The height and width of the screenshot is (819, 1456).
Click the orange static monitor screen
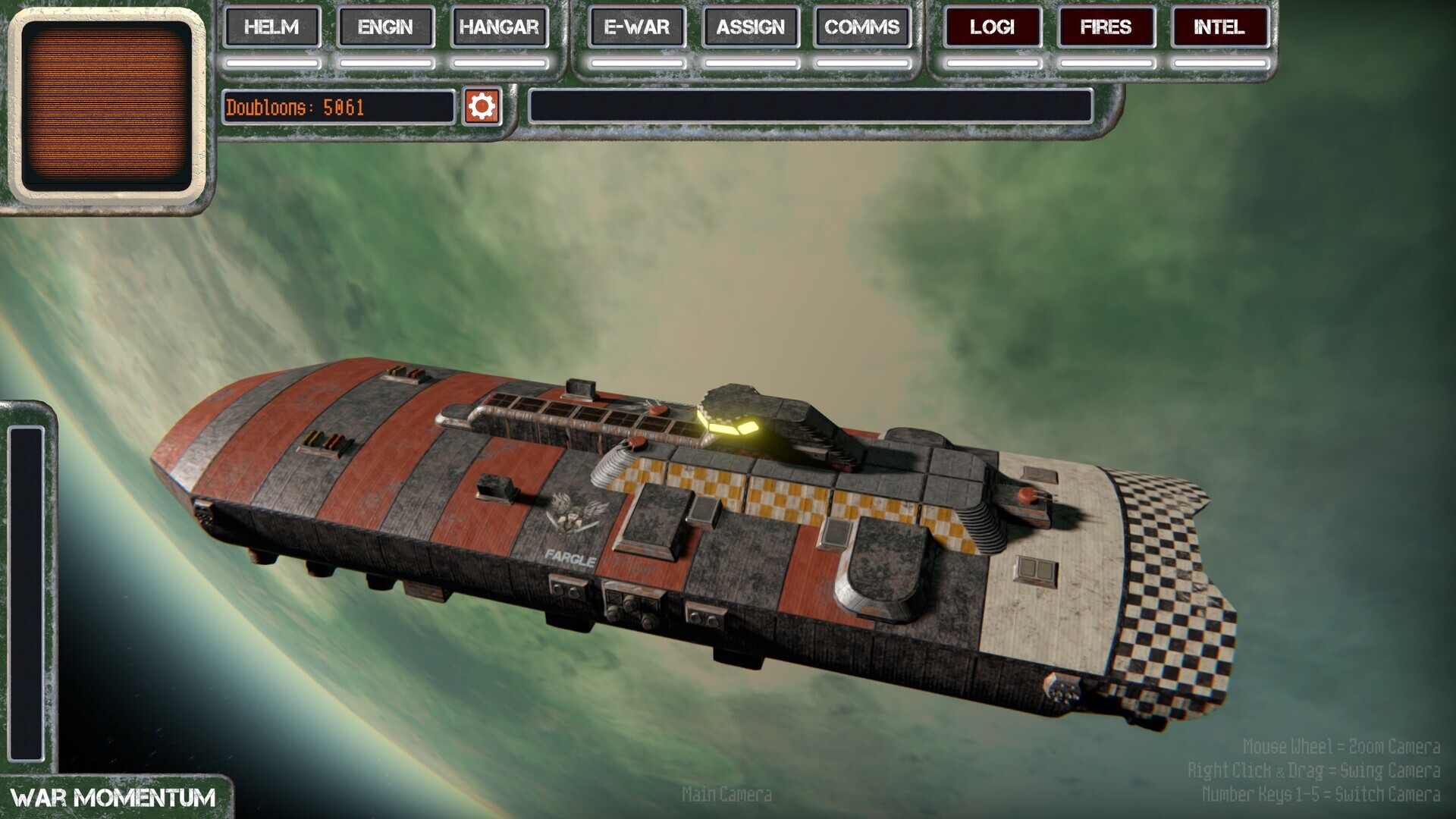106,106
